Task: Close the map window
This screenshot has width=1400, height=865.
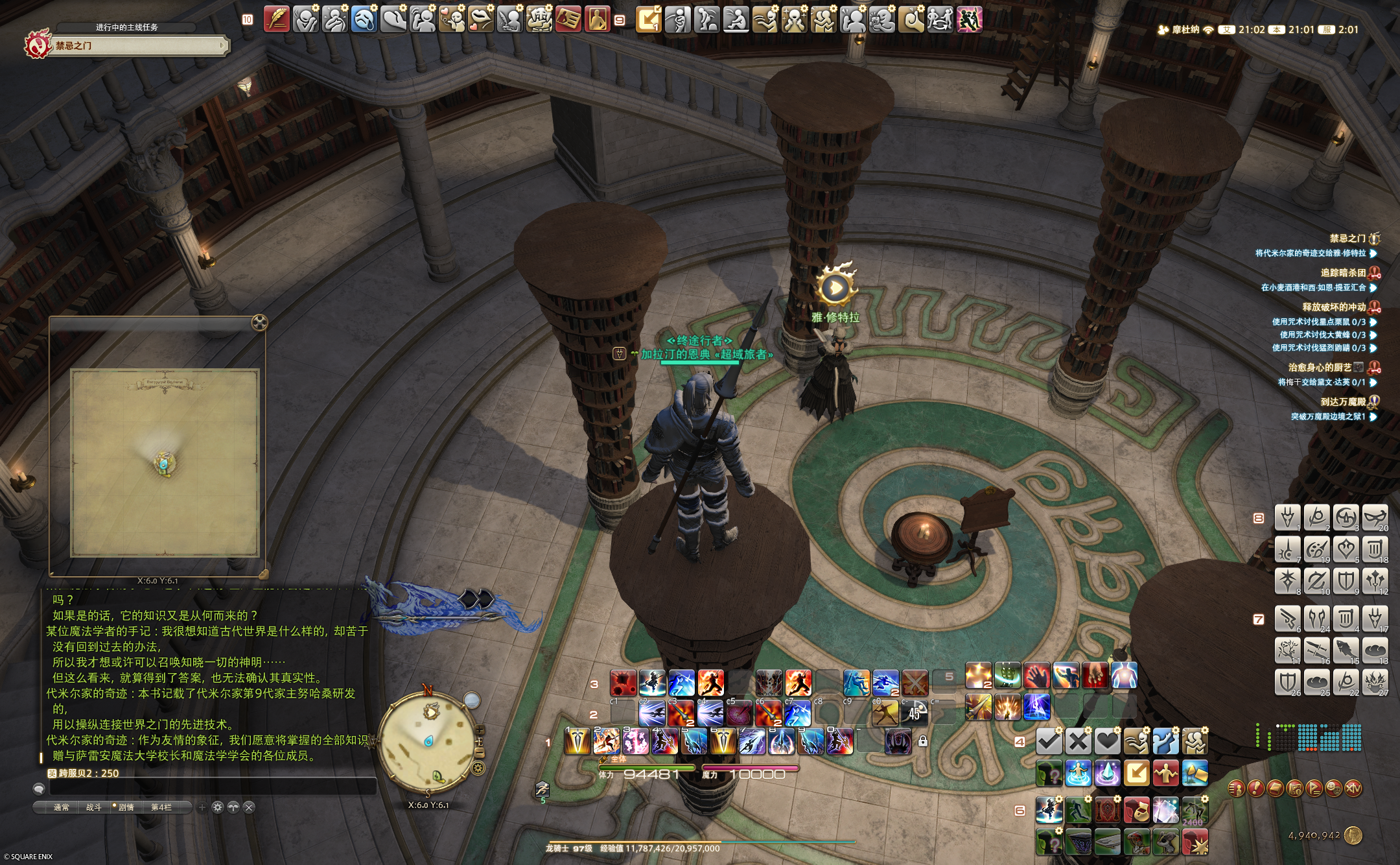Action: click(x=259, y=322)
